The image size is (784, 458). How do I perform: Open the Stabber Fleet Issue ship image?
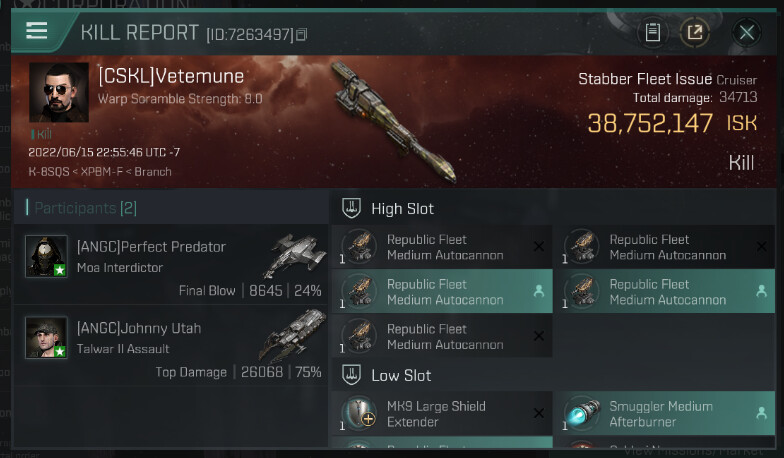tap(392, 122)
